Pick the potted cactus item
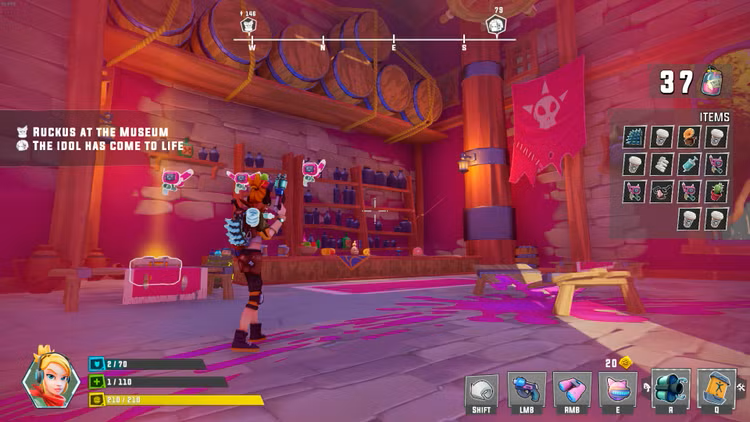This screenshot has width=750, height=422. (x=717, y=191)
